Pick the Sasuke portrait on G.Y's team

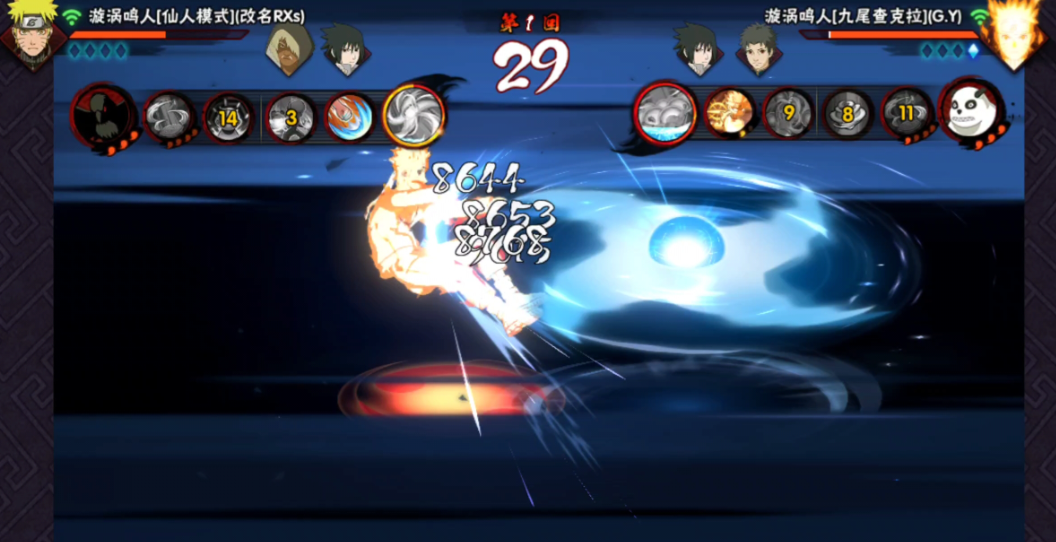click(696, 48)
